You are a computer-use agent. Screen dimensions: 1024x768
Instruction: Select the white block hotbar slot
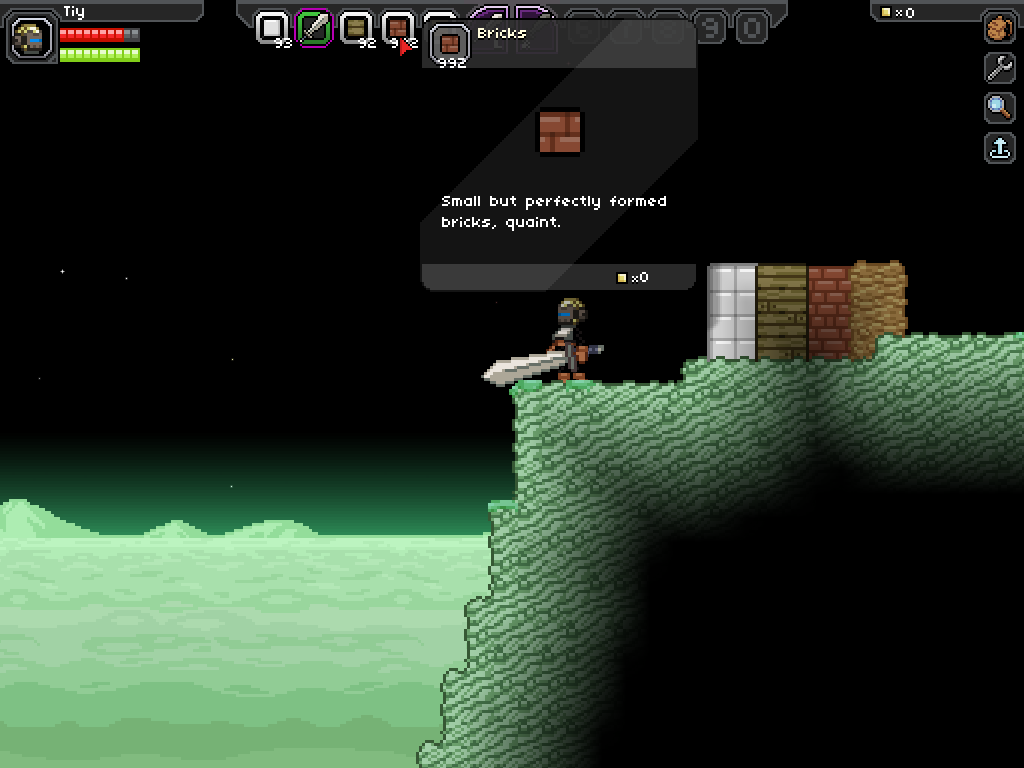coord(272,27)
